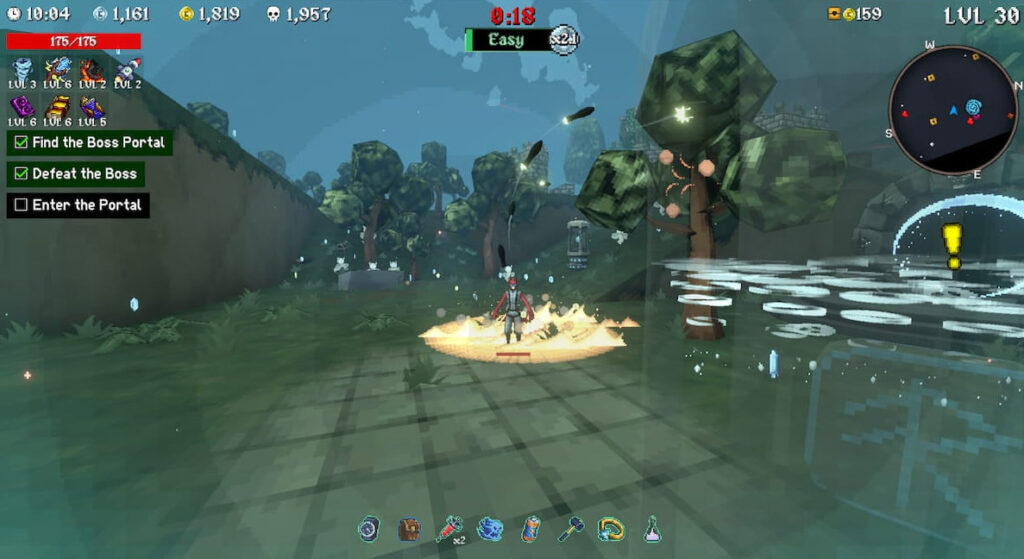Select the tornado weapon icon
1024x559 pixels.
click(x=22, y=68)
